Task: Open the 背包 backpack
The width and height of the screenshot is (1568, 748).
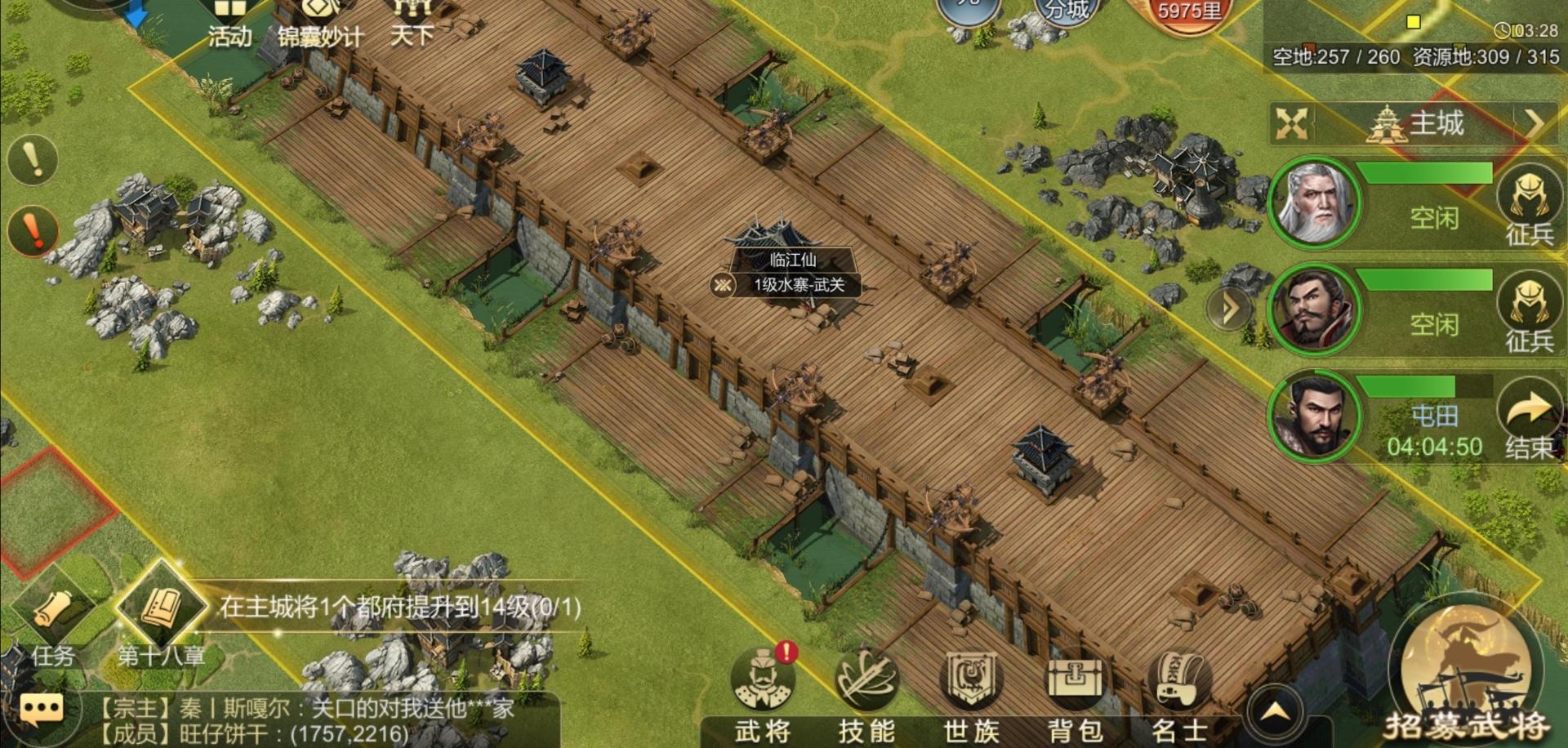Action: coord(1075,694)
